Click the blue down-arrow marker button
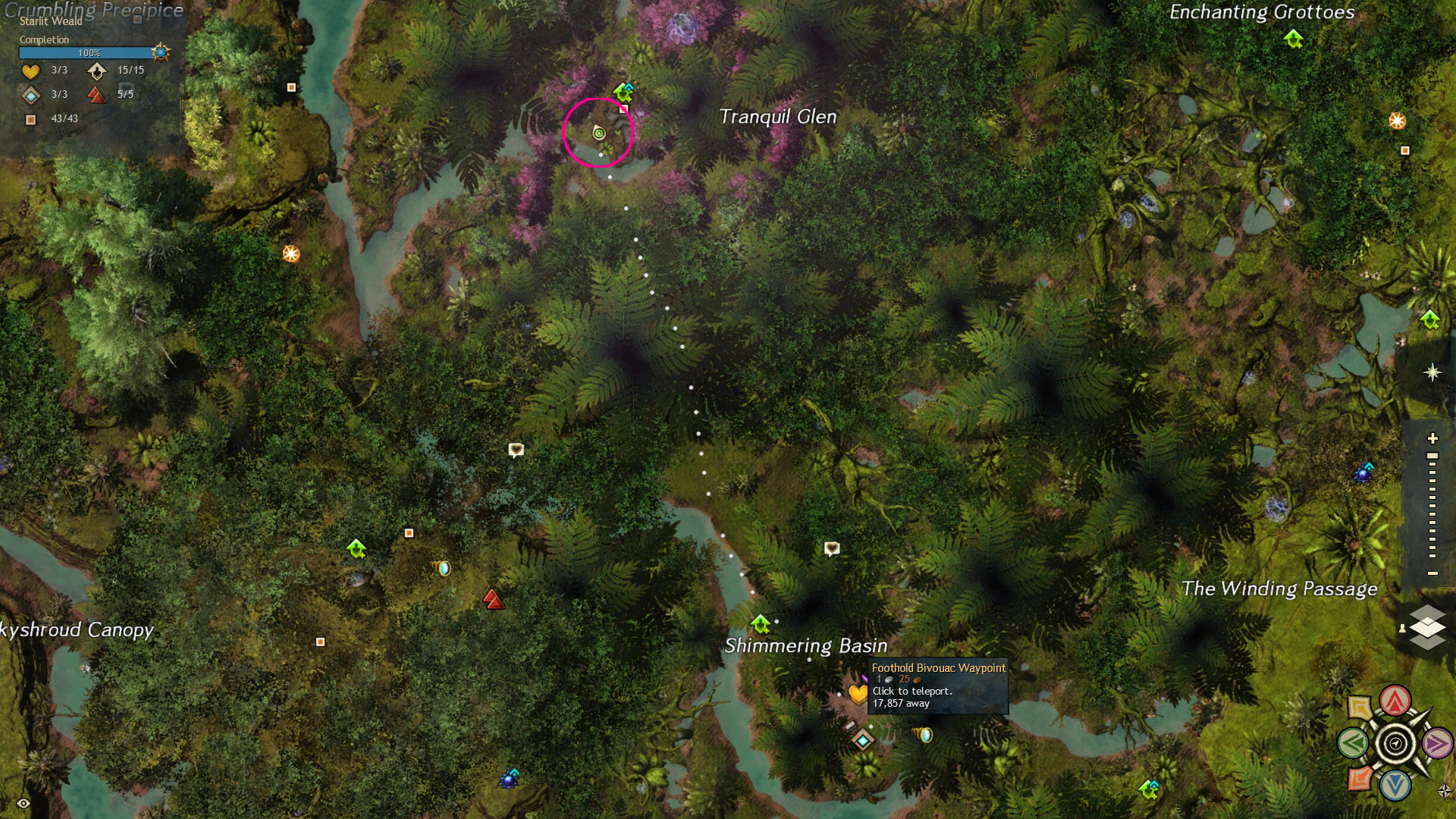1456x819 pixels. (x=1395, y=785)
